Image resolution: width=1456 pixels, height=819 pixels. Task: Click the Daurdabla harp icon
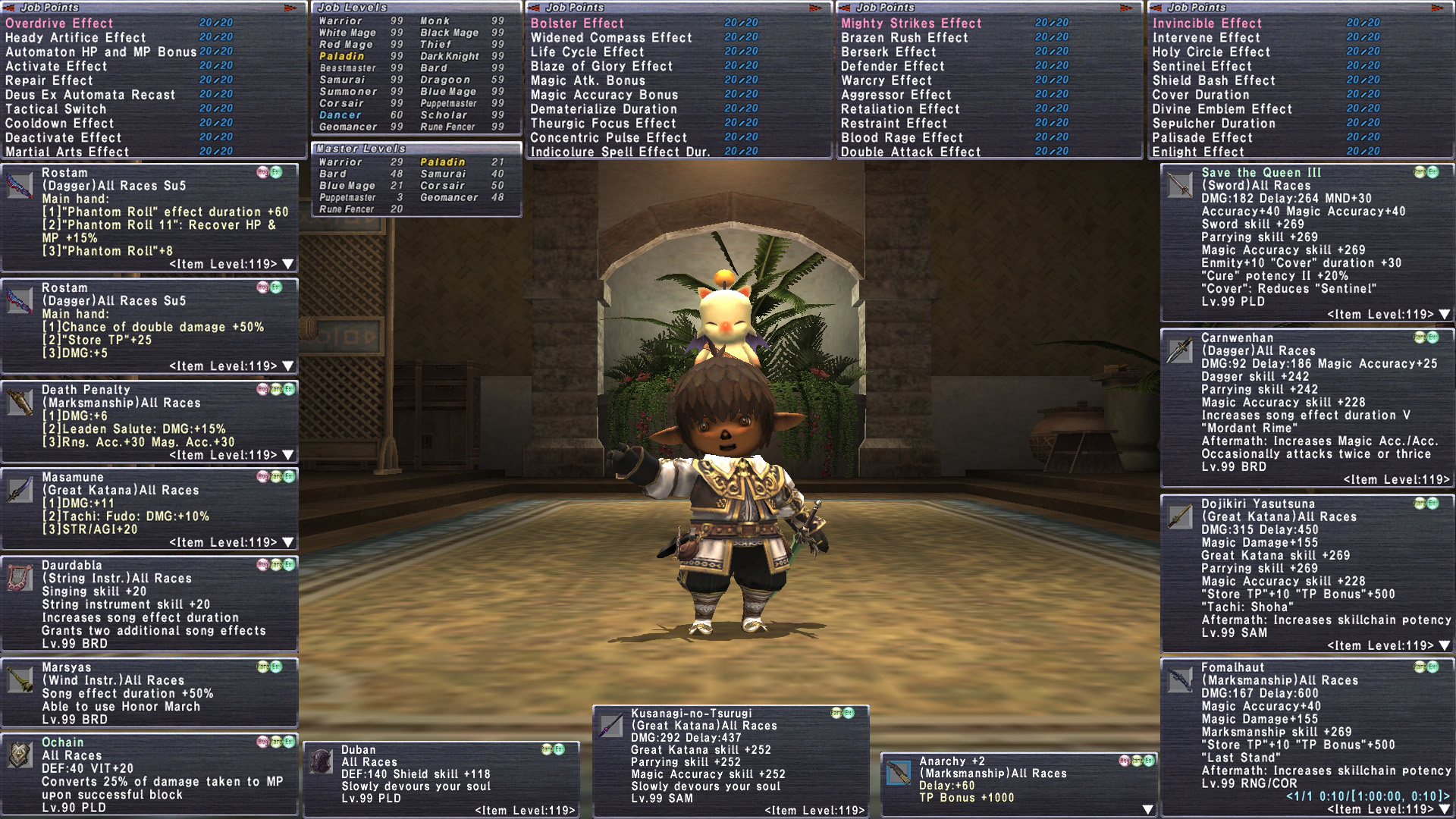[x=20, y=577]
